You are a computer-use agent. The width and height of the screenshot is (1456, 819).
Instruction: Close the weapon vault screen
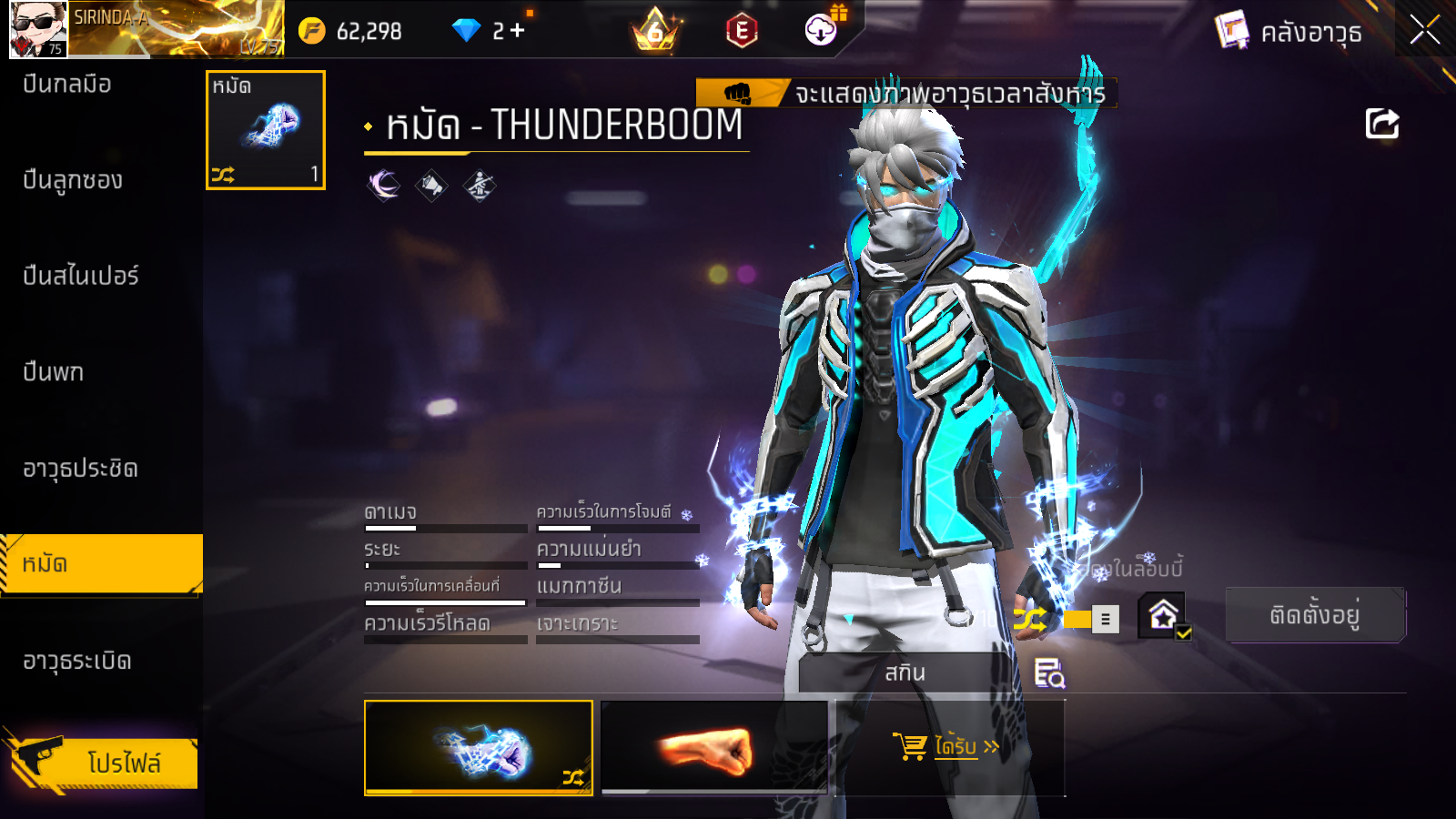click(1424, 30)
